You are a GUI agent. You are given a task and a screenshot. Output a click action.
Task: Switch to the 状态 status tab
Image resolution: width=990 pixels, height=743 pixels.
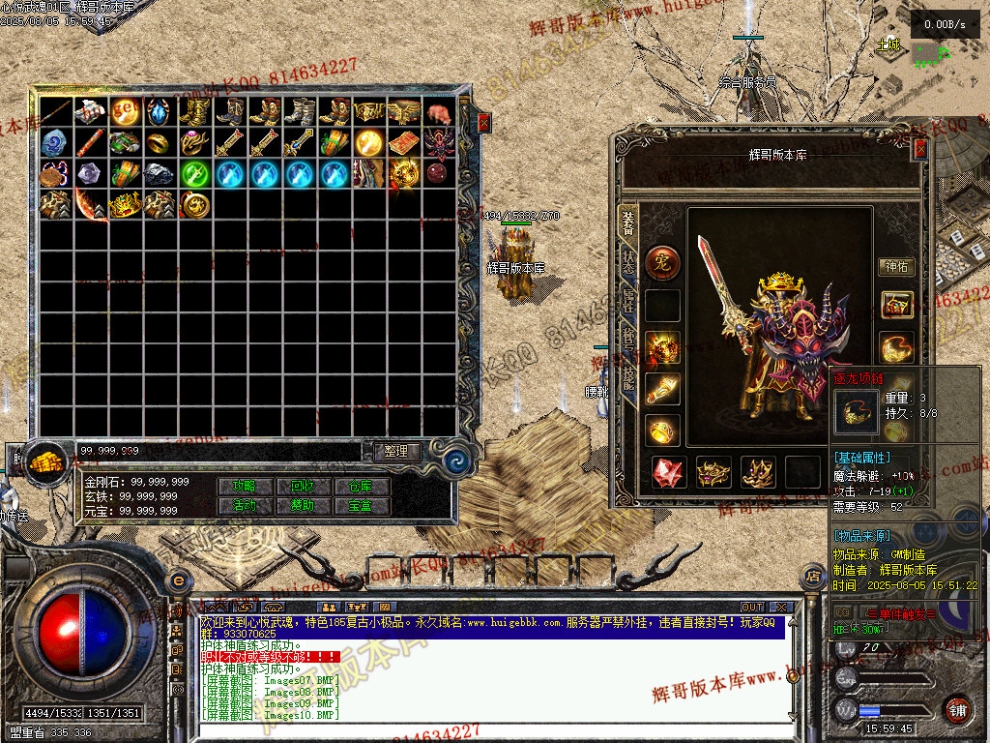pyautogui.click(x=628, y=263)
